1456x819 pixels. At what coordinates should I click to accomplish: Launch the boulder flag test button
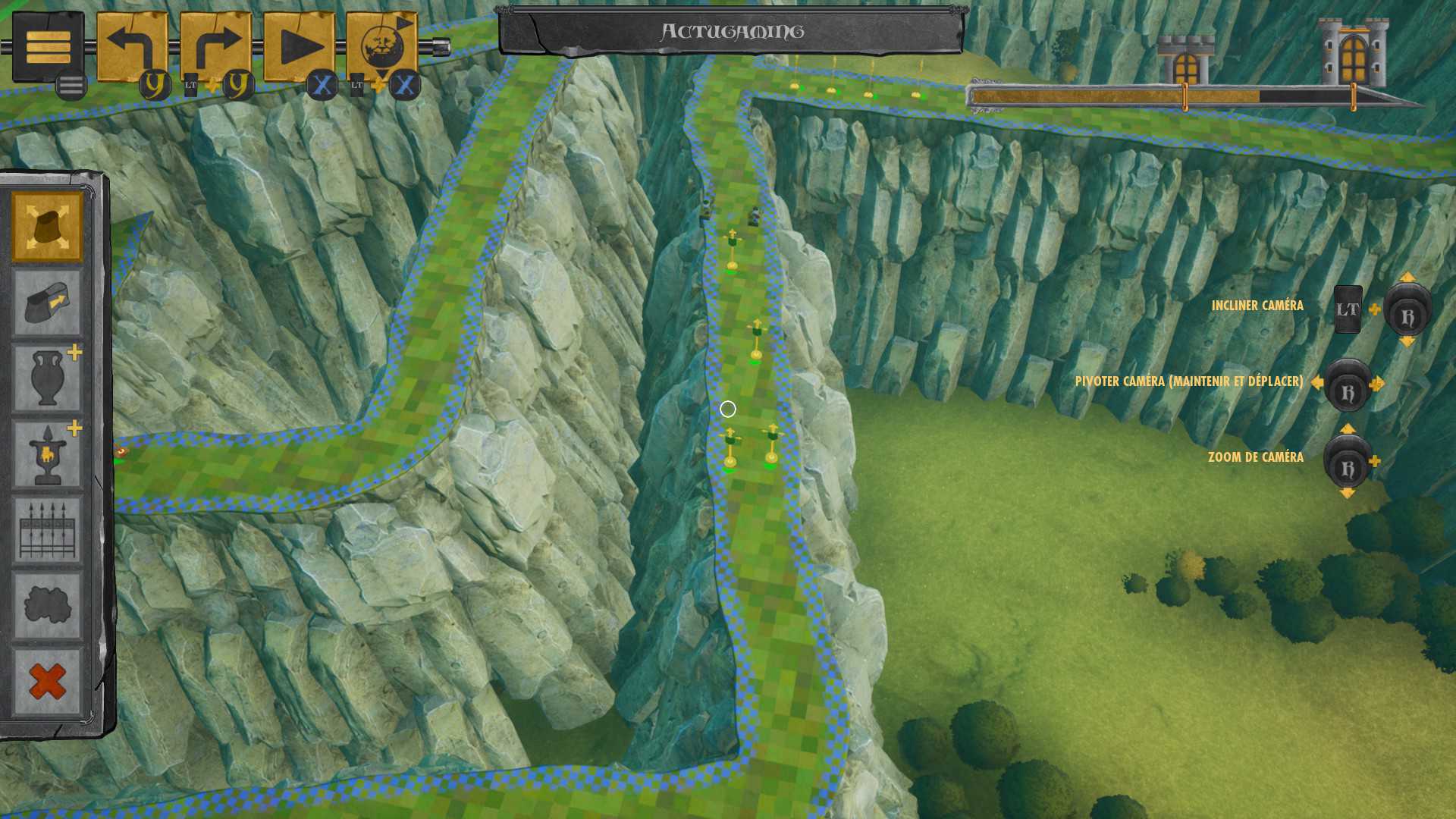[382, 47]
